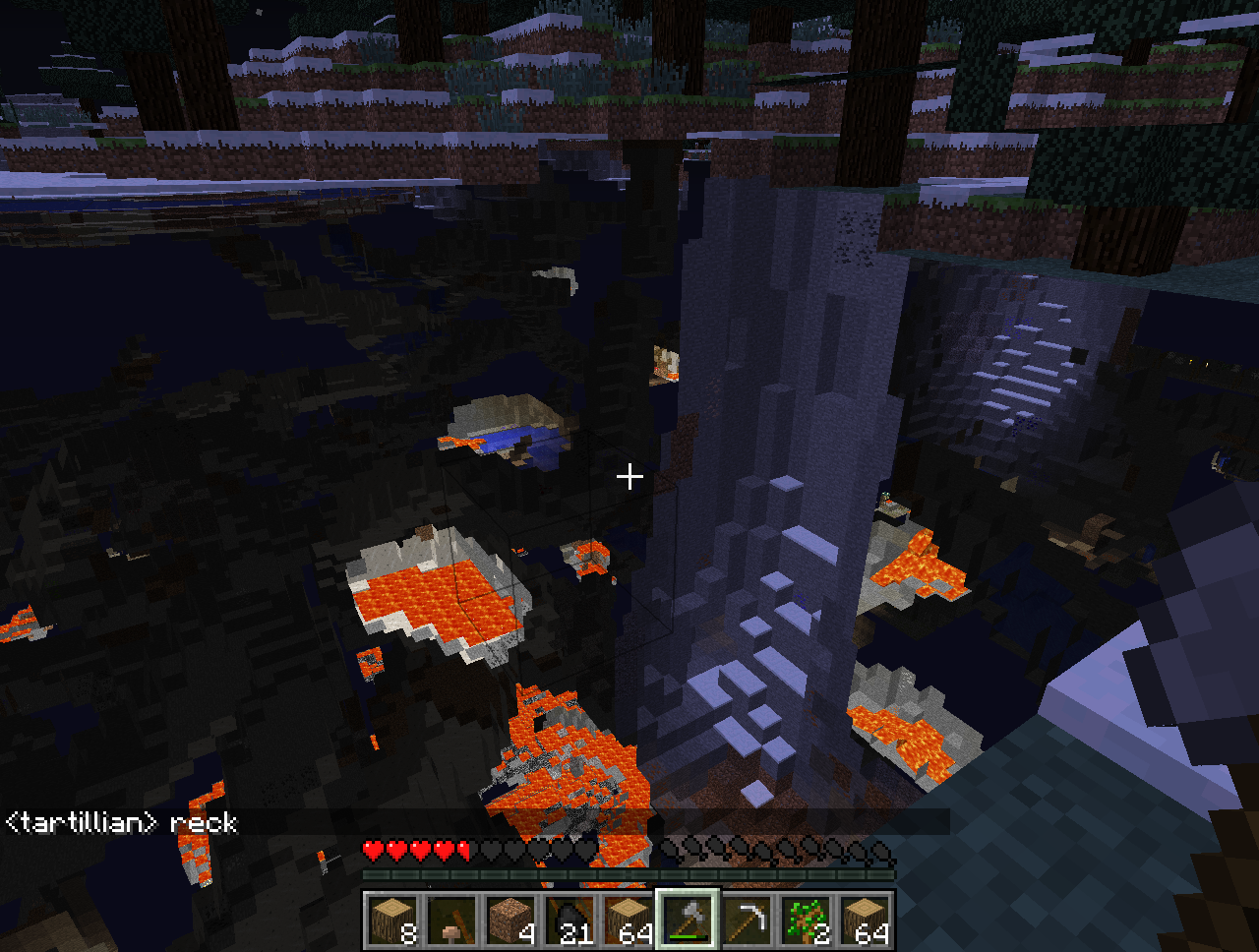Select the last hotbar slot with 64 logs
The image size is (1259, 952).
866,922
